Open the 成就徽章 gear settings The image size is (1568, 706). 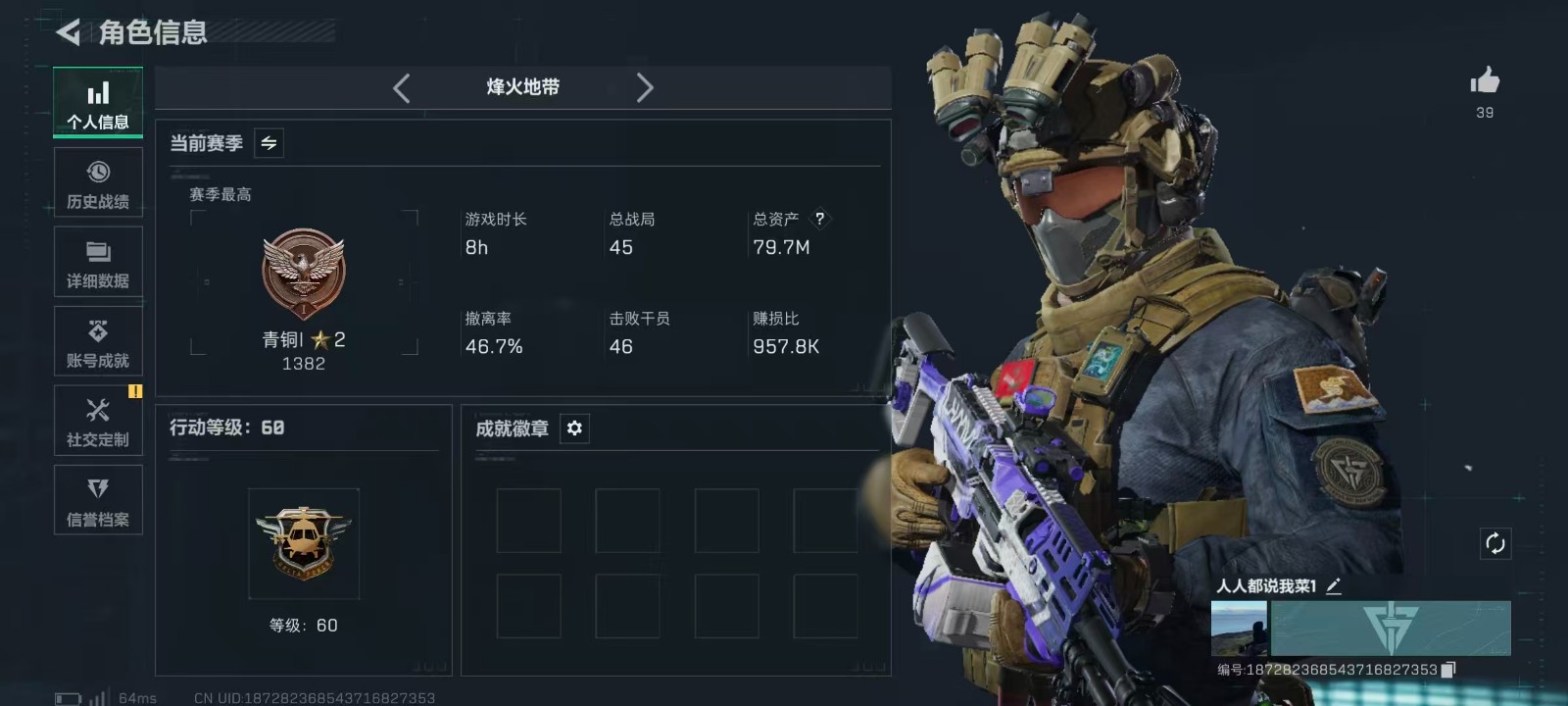click(x=574, y=429)
